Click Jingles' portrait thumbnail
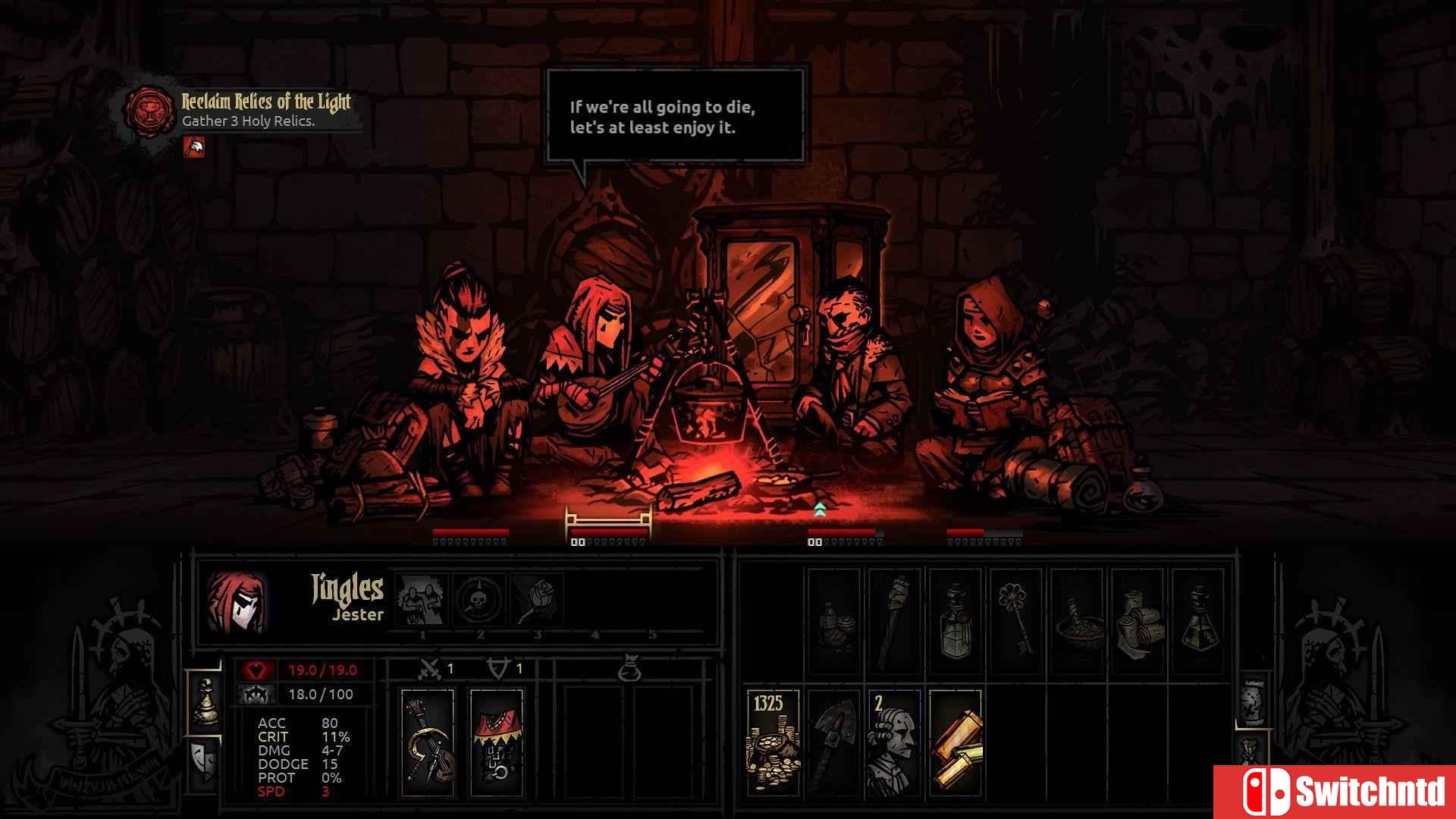The height and width of the screenshot is (819, 1456). [236, 601]
